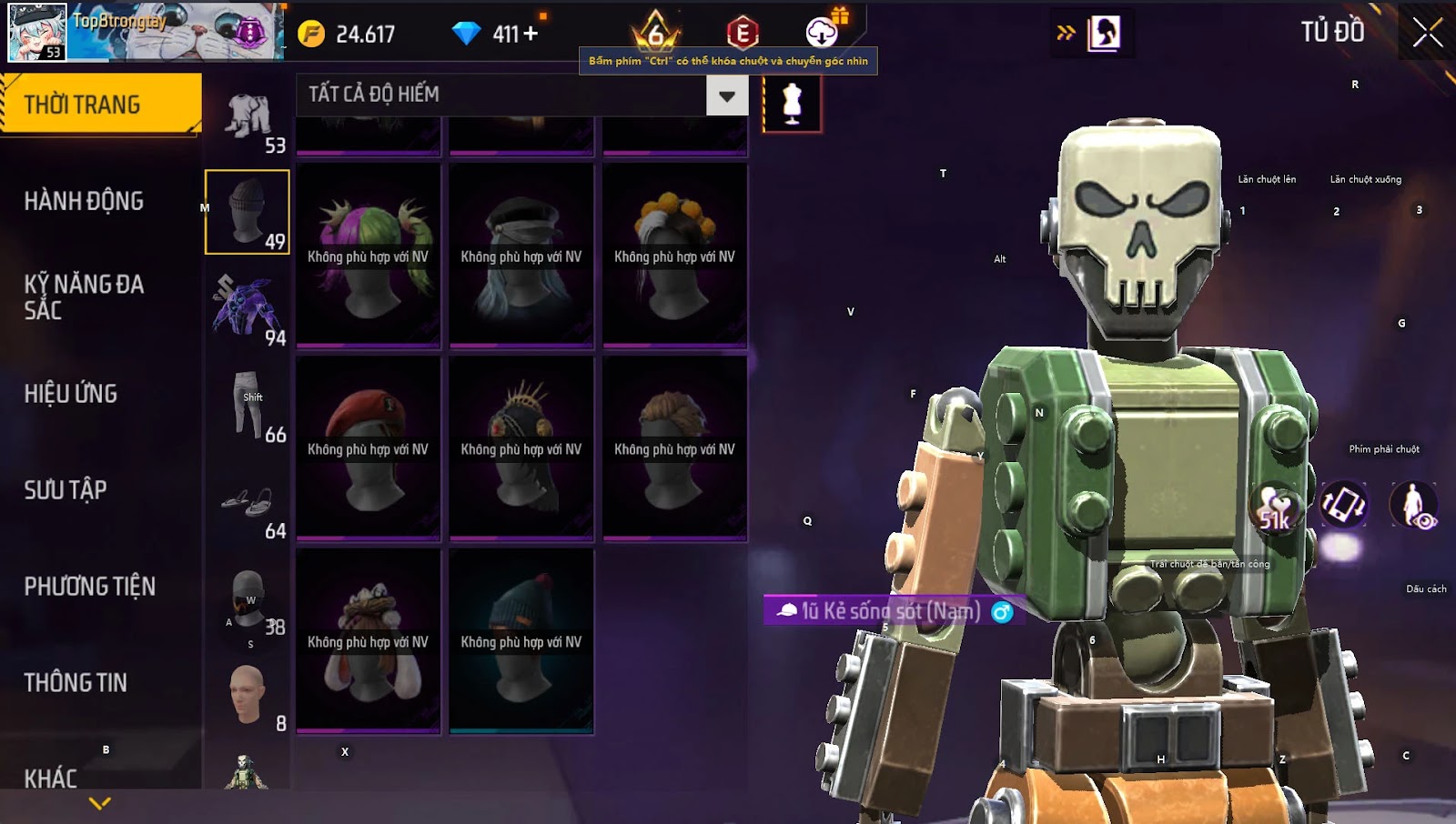Image resolution: width=1456 pixels, height=824 pixels.
Task: Select the green pigtails hair item
Action: 369,255
